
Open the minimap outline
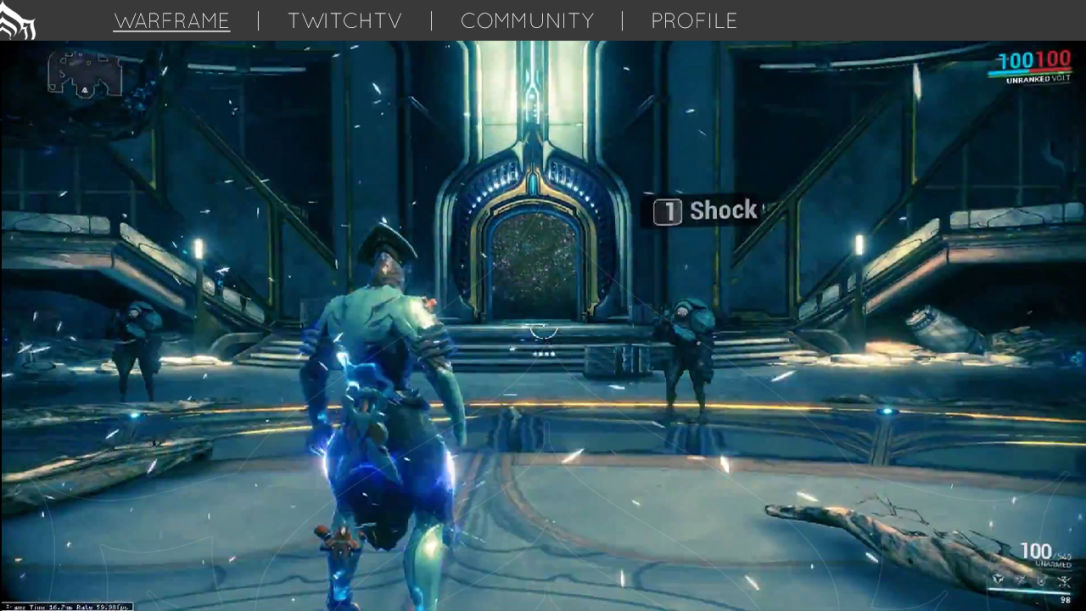85,74
